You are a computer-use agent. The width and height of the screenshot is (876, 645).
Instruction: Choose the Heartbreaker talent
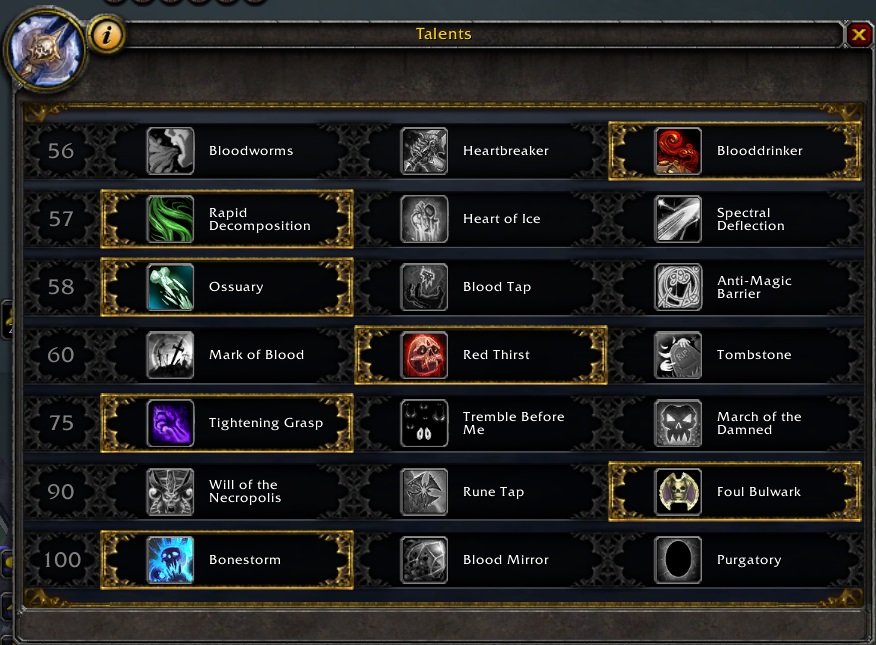tap(481, 151)
